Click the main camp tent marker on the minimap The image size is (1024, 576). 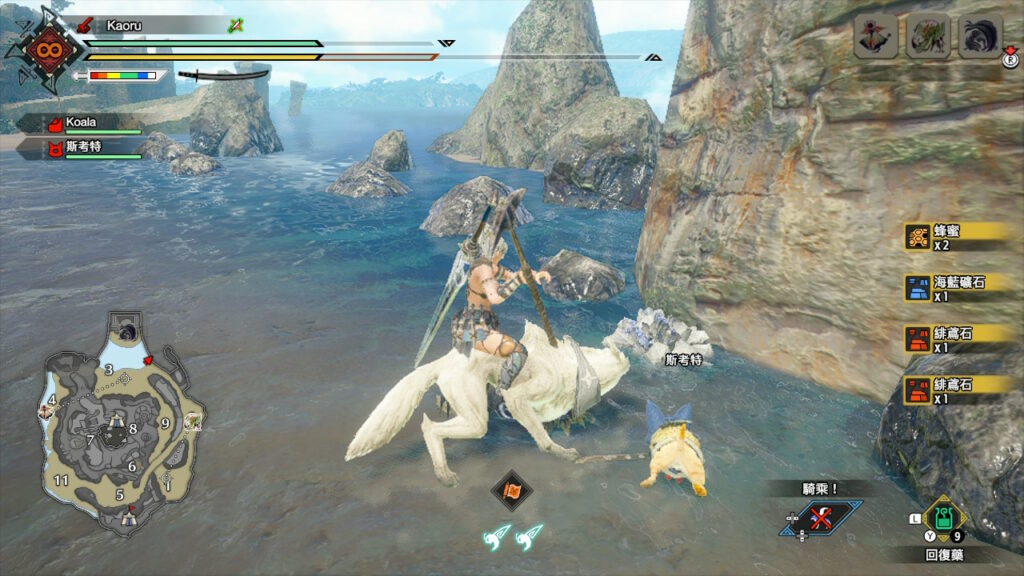pos(128,518)
